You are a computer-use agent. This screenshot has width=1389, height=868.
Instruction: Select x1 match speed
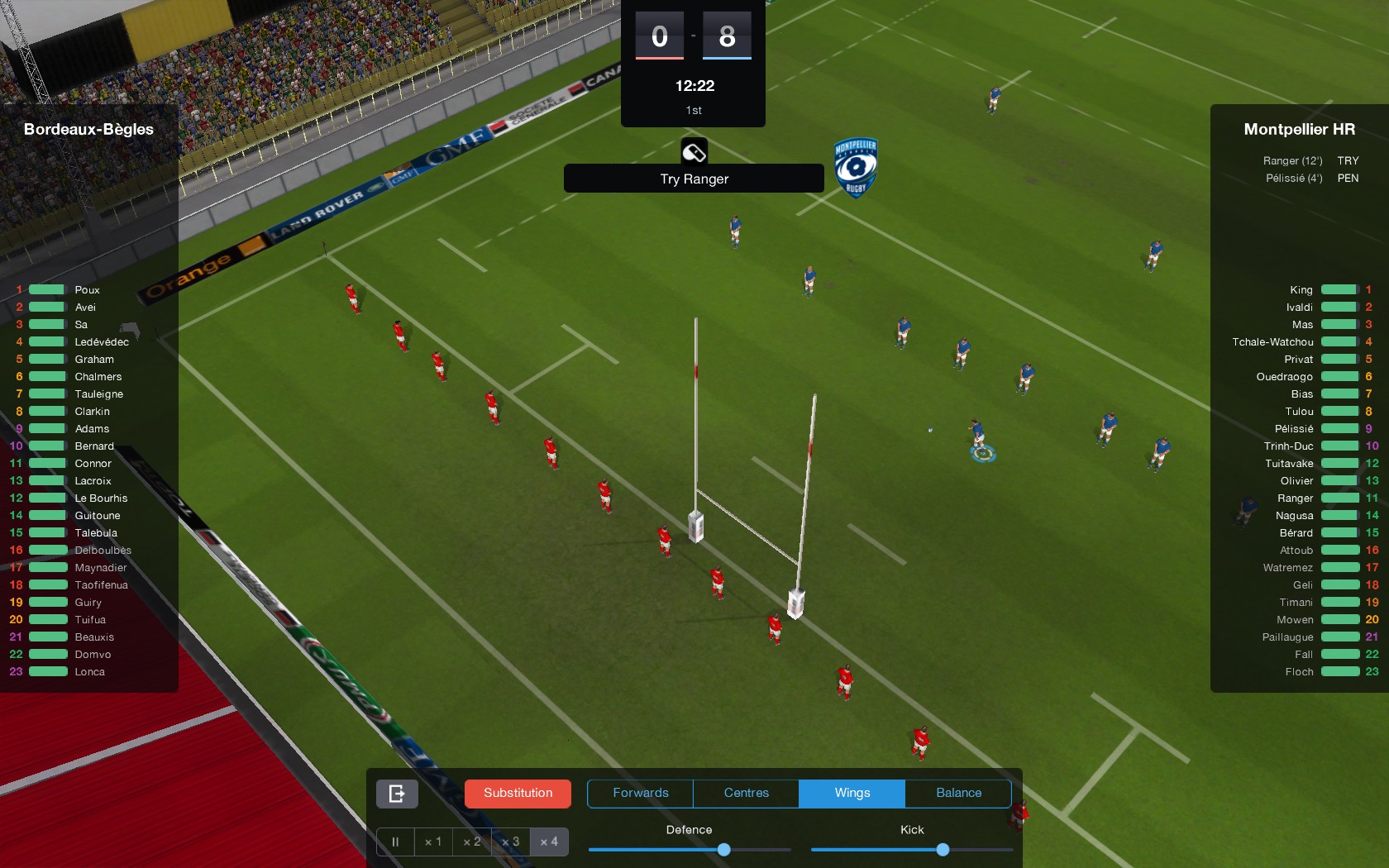(433, 842)
